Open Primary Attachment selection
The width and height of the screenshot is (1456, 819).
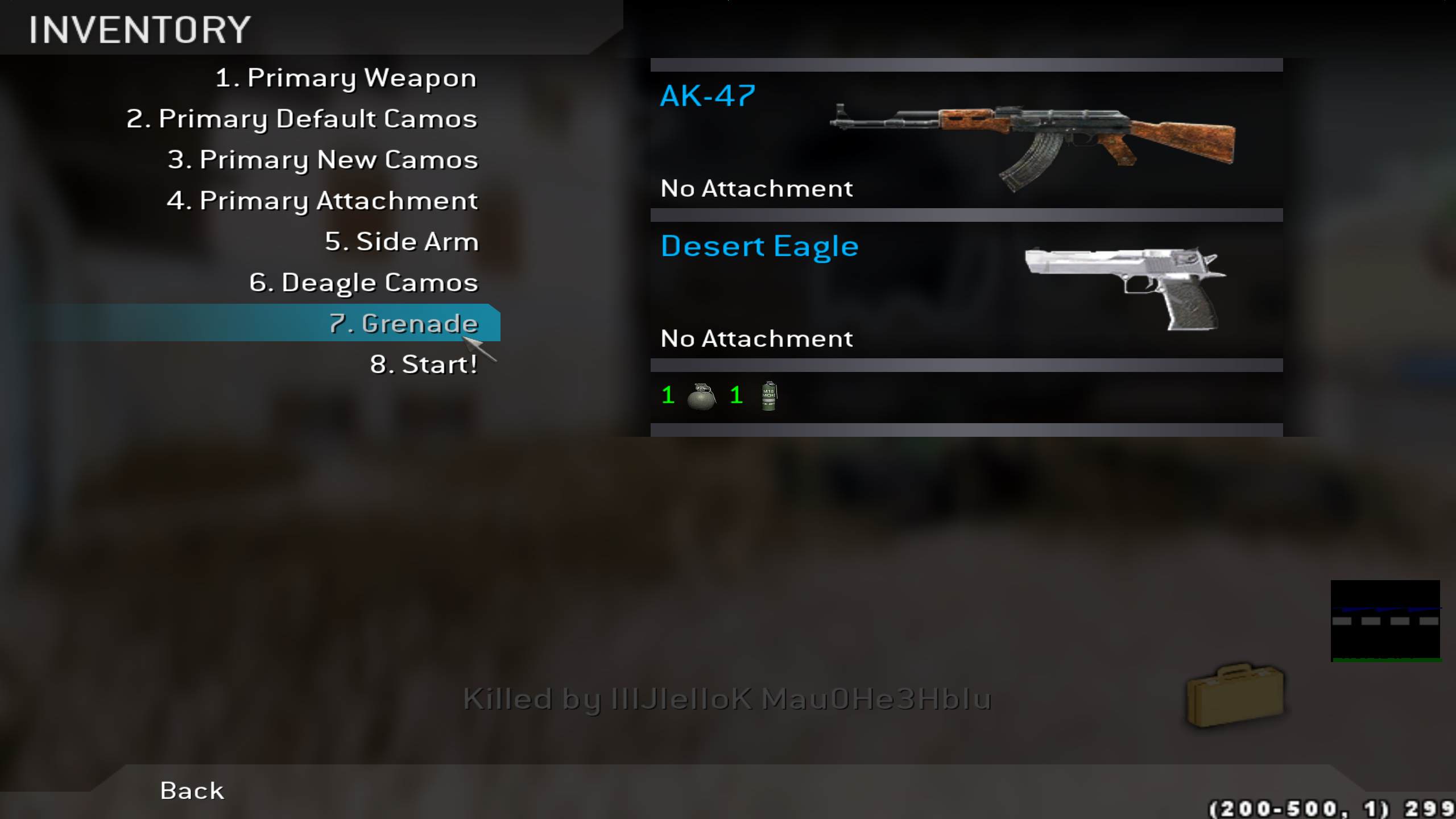tap(322, 201)
